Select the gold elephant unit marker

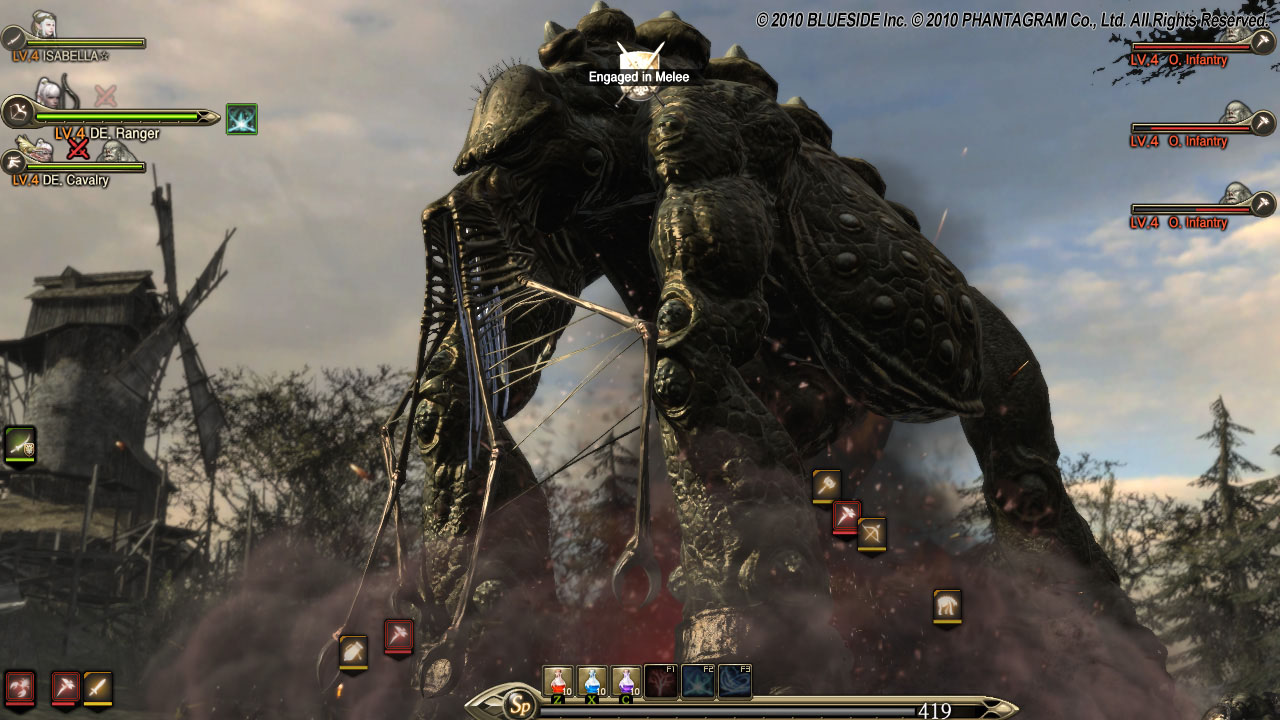click(947, 605)
